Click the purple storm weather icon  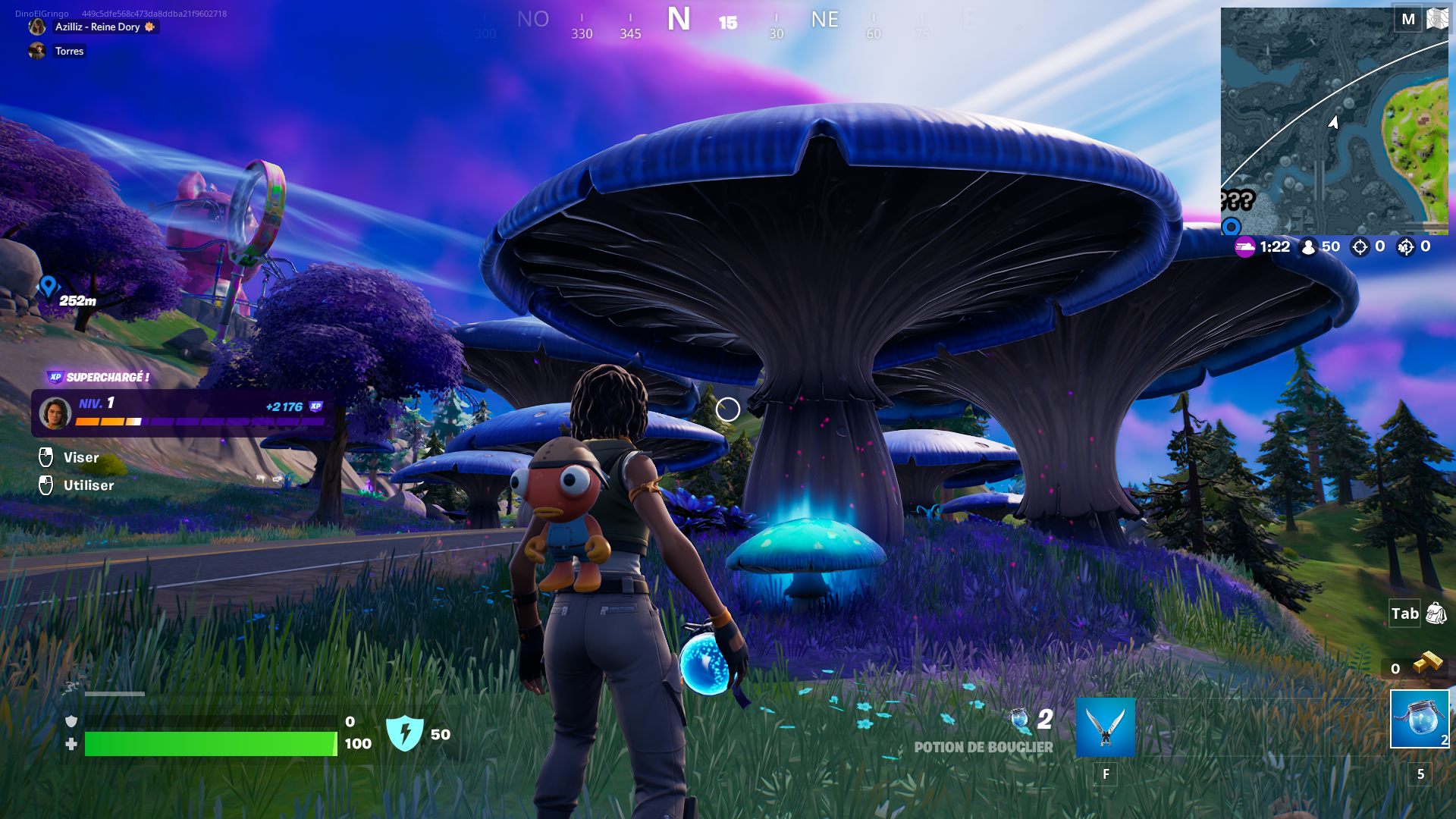tap(1244, 246)
